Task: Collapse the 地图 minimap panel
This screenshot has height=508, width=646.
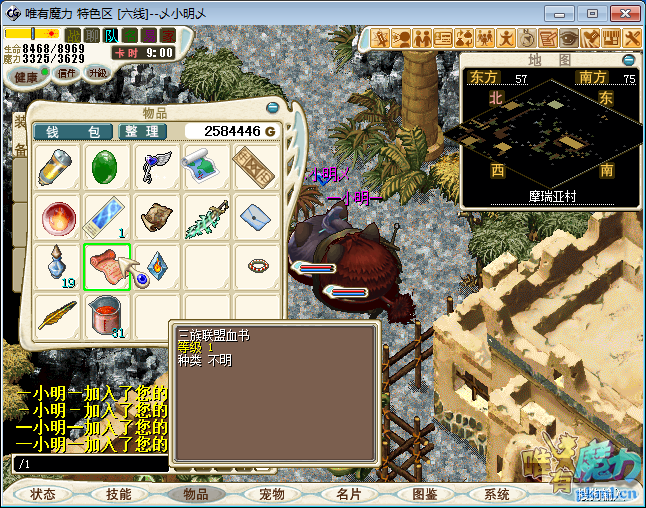Action: [x=629, y=60]
